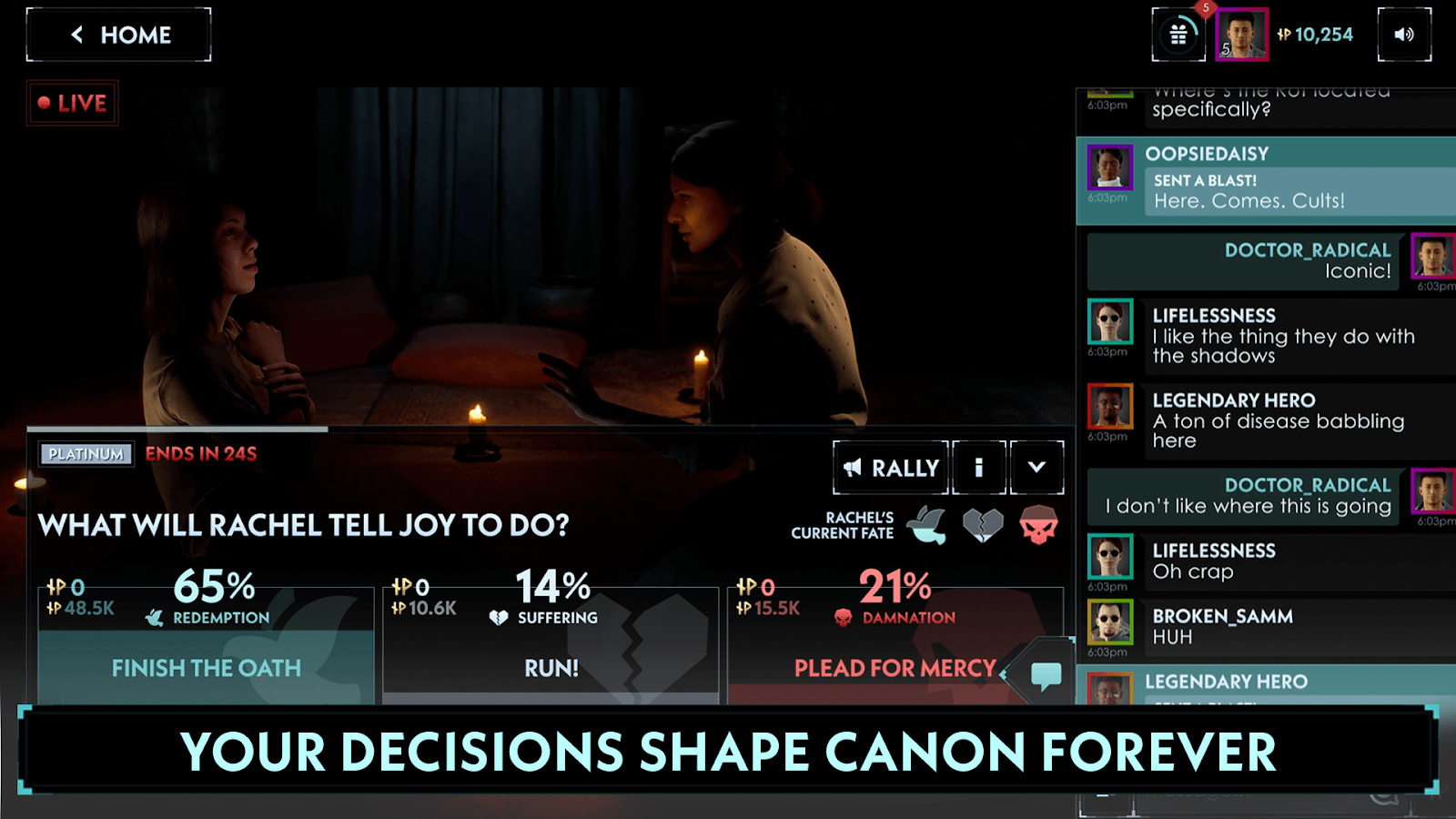Click the ENDS IN 24S progress bar
This screenshot has width=1456, height=819.
coord(200,453)
